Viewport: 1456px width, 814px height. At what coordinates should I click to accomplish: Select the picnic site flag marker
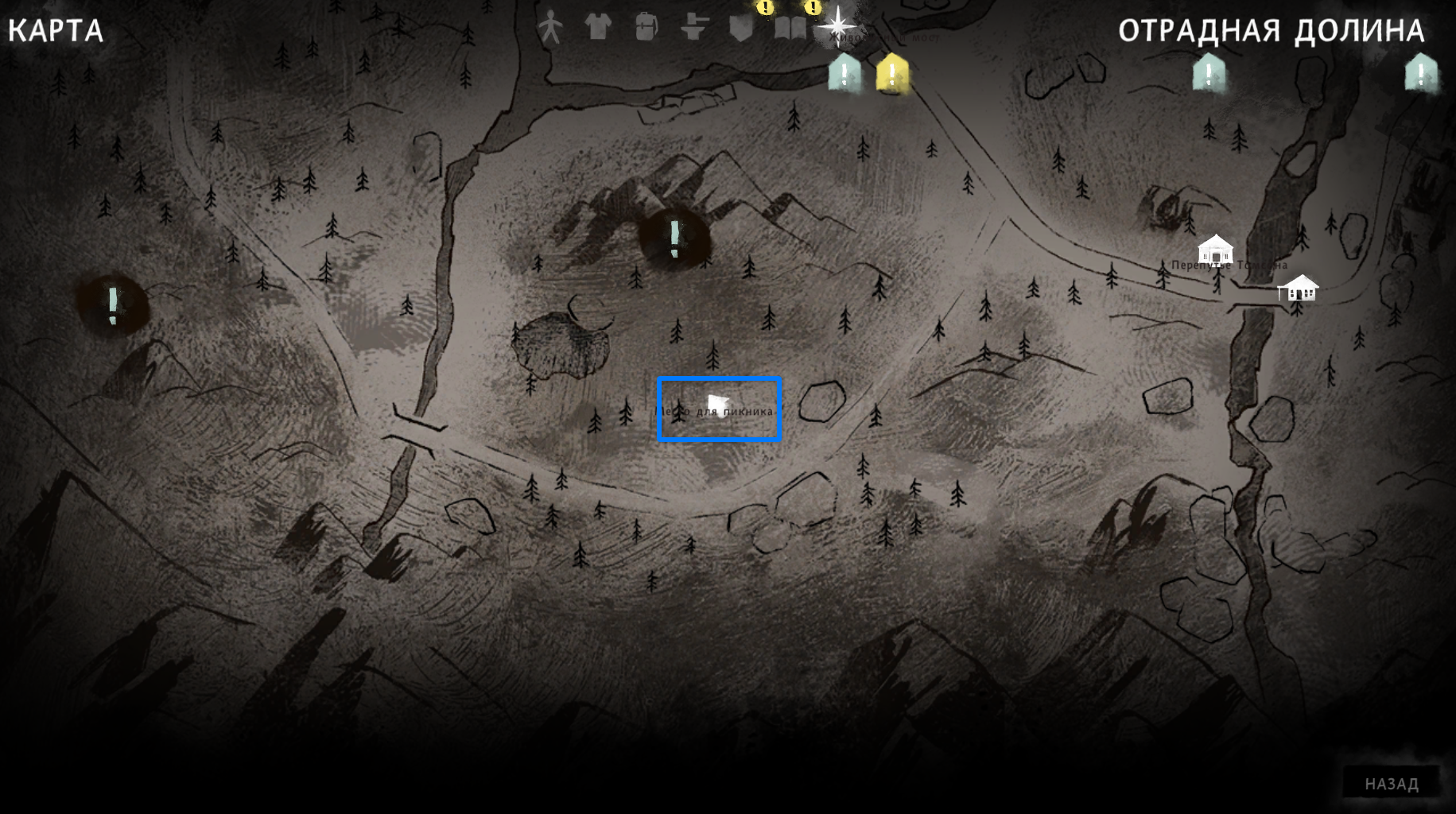717,405
